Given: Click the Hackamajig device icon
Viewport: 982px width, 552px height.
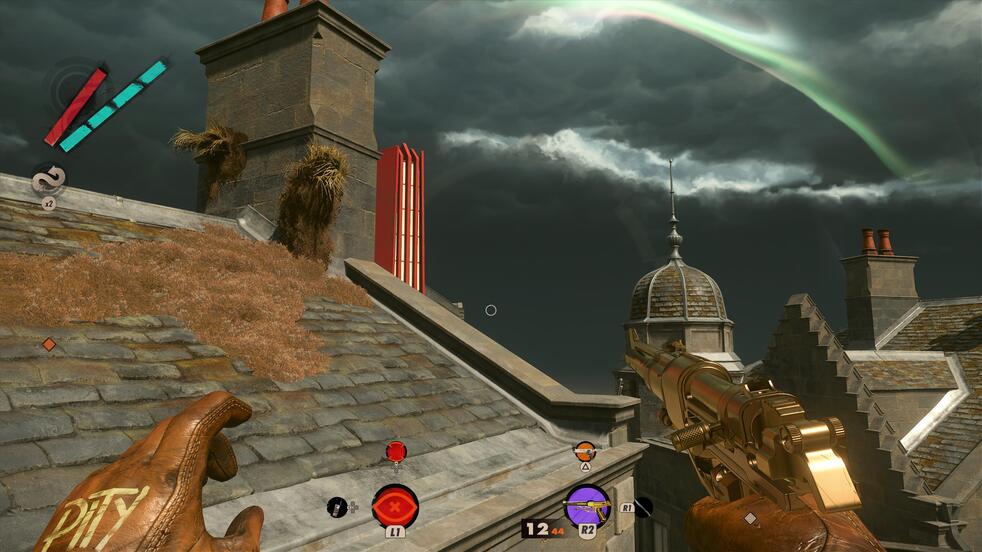Looking at the screenshot, I should tap(337, 507).
